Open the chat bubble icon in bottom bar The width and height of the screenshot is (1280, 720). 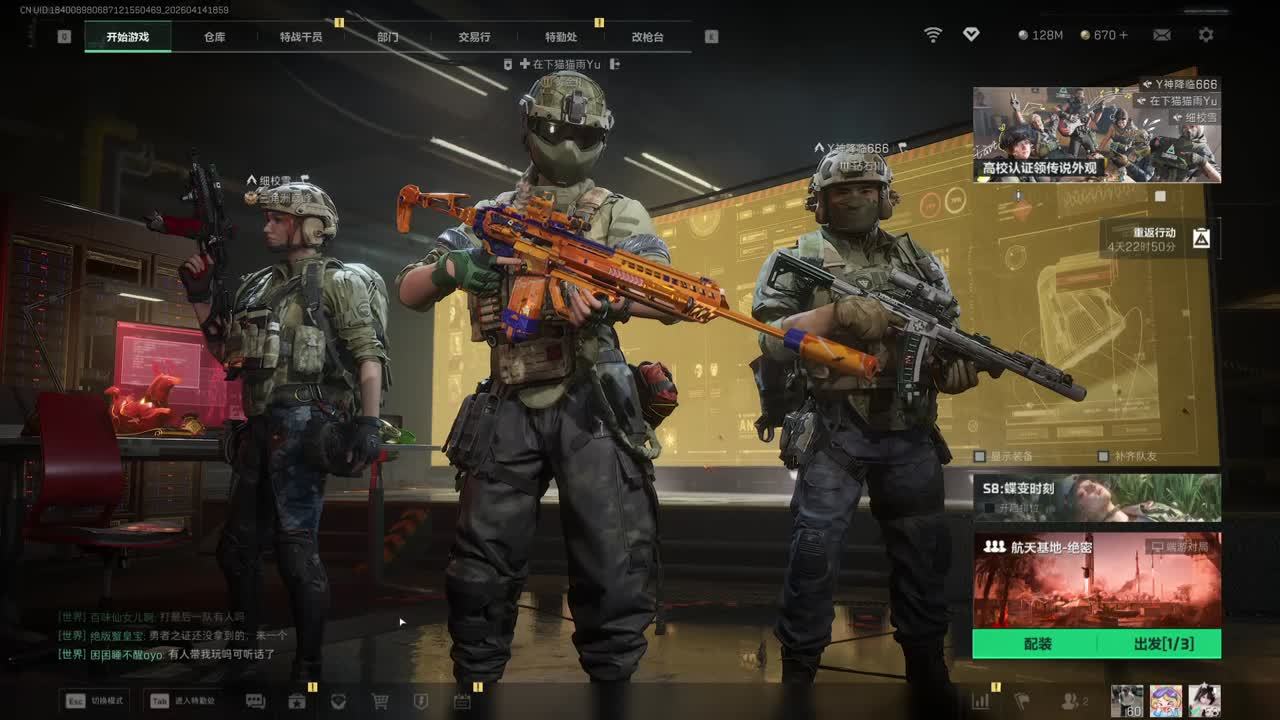[x=255, y=701]
